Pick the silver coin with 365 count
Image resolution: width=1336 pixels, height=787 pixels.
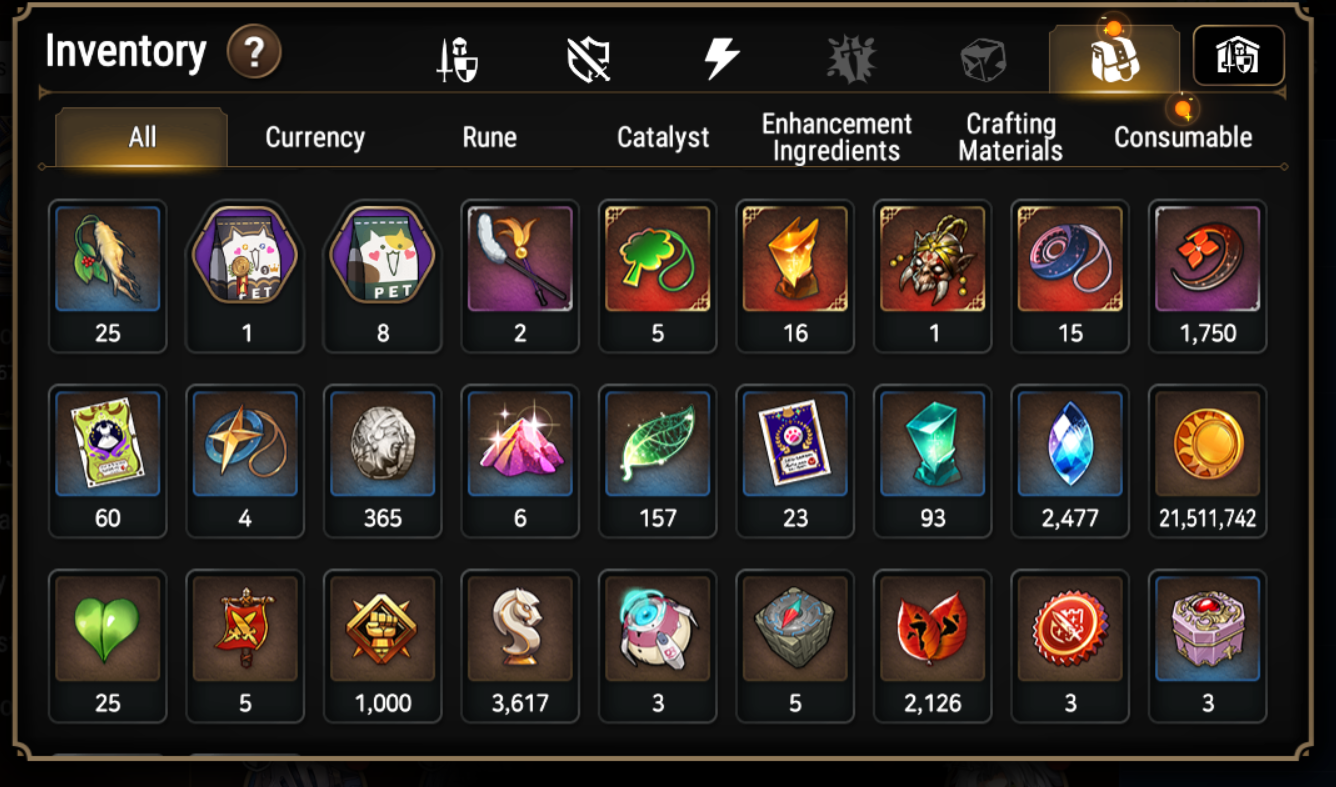coord(383,445)
